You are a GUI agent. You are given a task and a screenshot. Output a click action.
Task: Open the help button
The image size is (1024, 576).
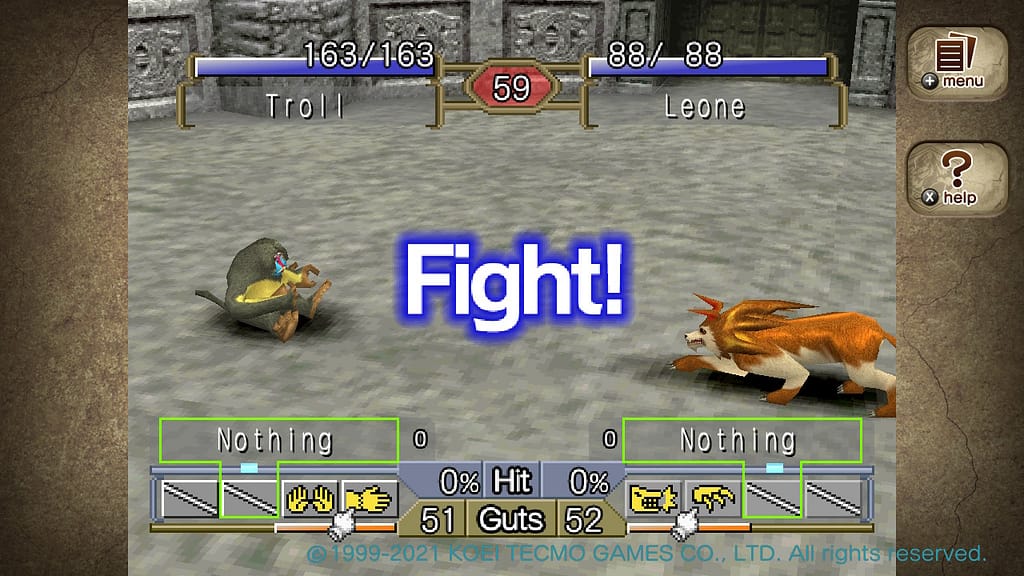pos(957,177)
